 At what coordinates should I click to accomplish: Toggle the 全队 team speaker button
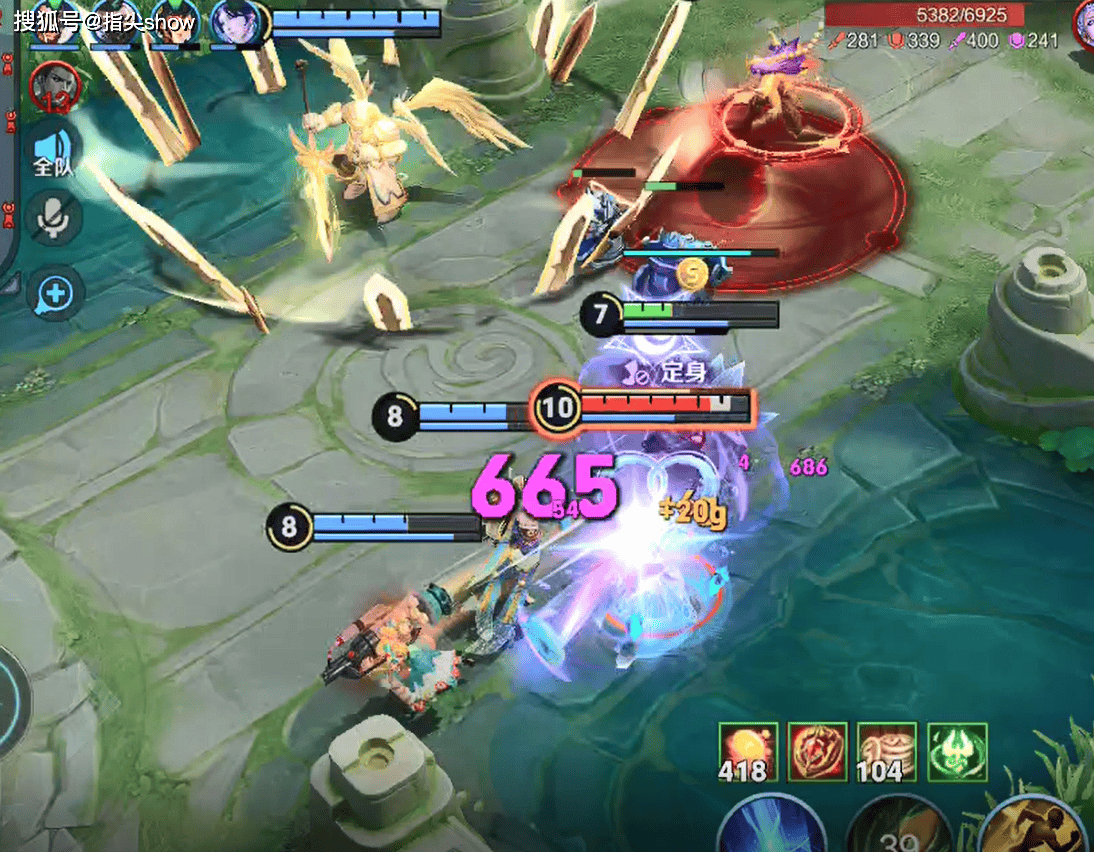pos(53,152)
